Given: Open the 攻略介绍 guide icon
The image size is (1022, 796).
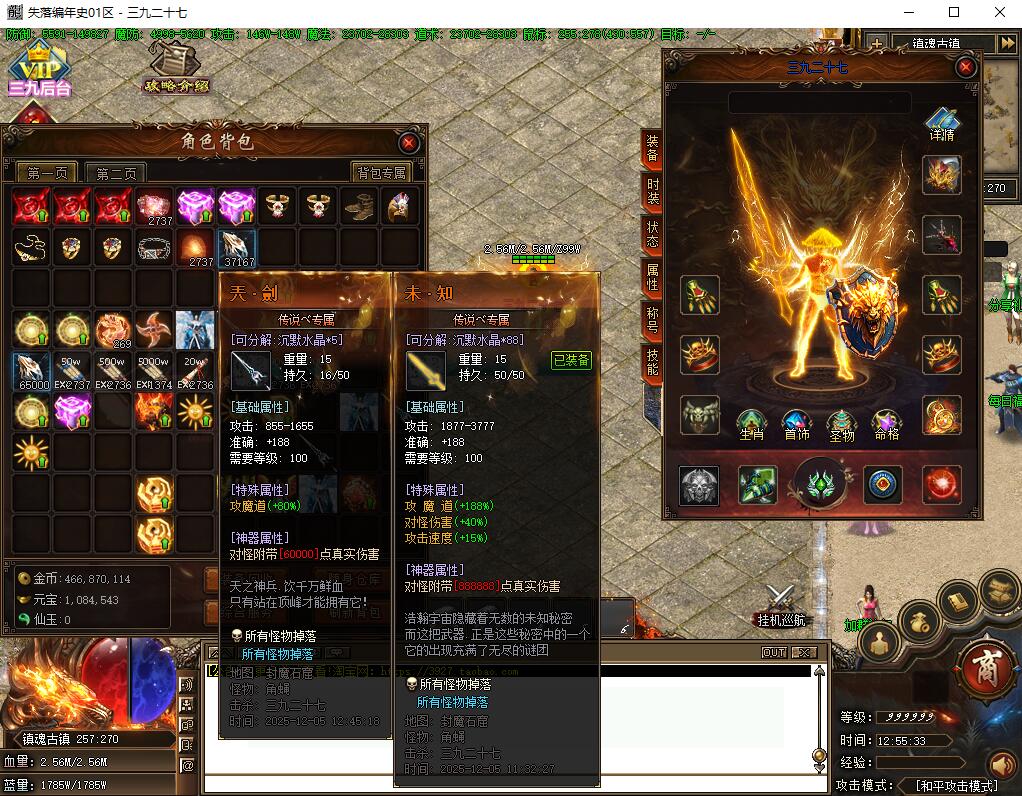Looking at the screenshot, I should tap(175, 68).
